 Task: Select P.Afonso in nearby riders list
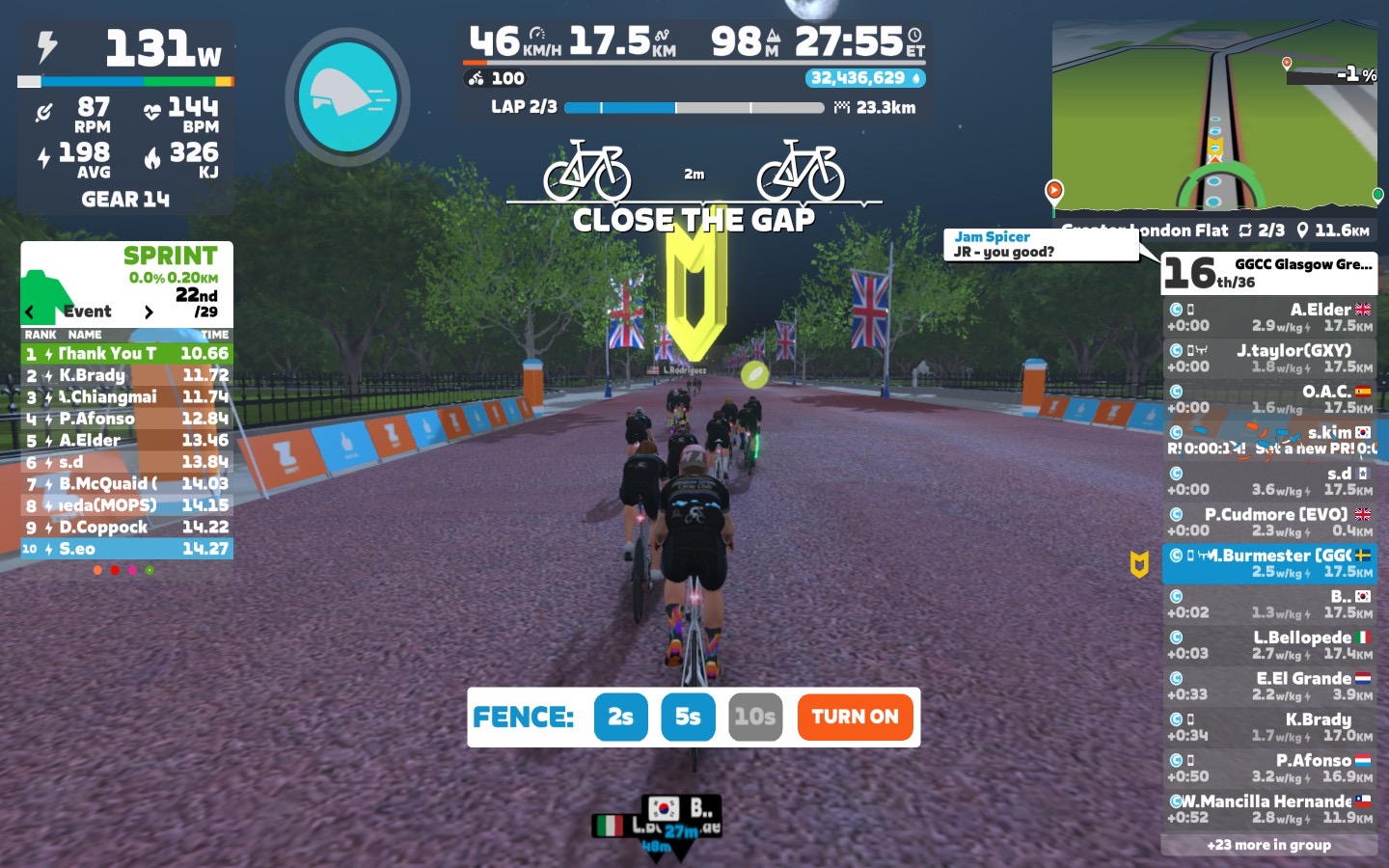pos(1268,768)
